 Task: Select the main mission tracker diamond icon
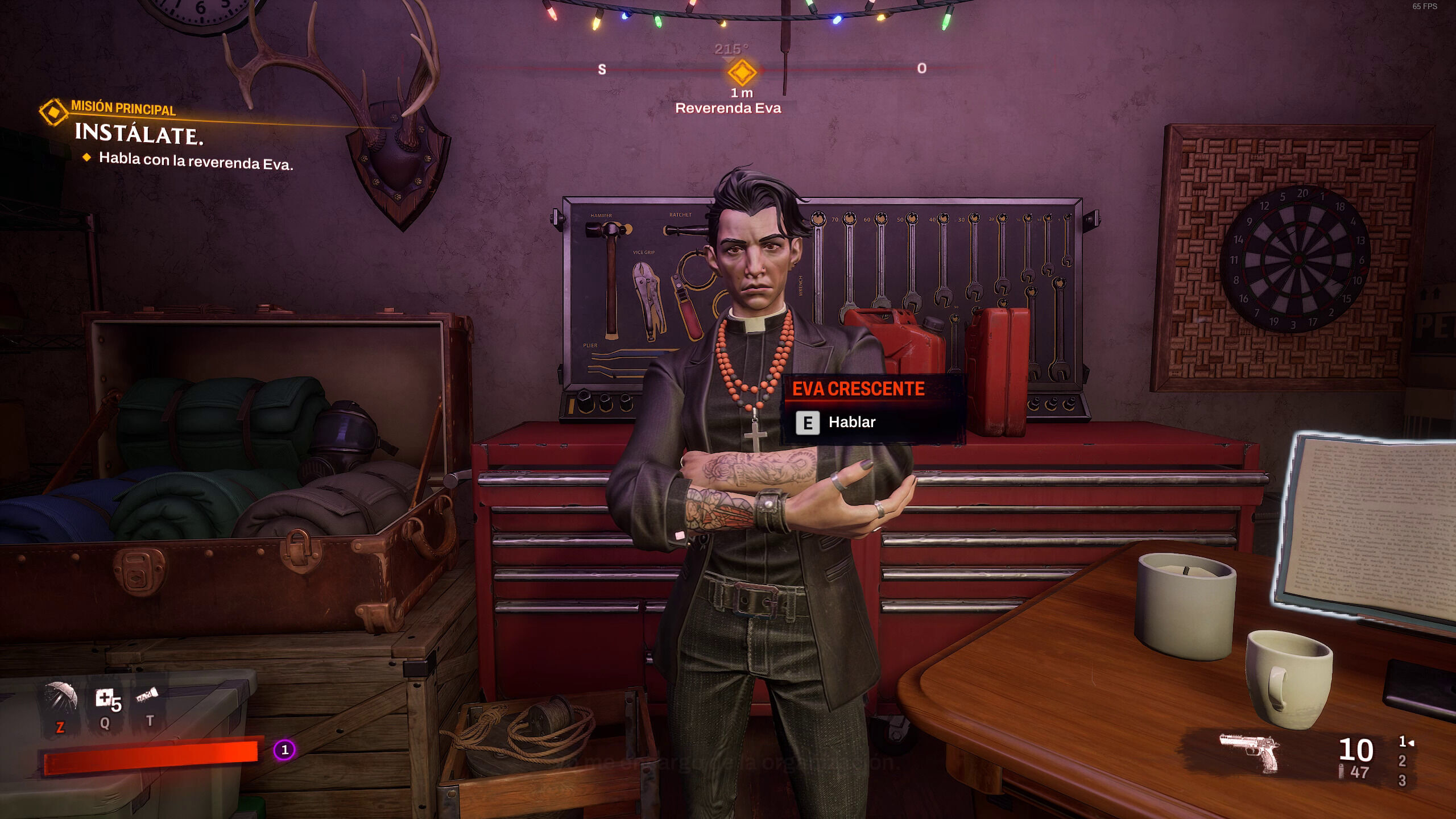[x=53, y=112]
